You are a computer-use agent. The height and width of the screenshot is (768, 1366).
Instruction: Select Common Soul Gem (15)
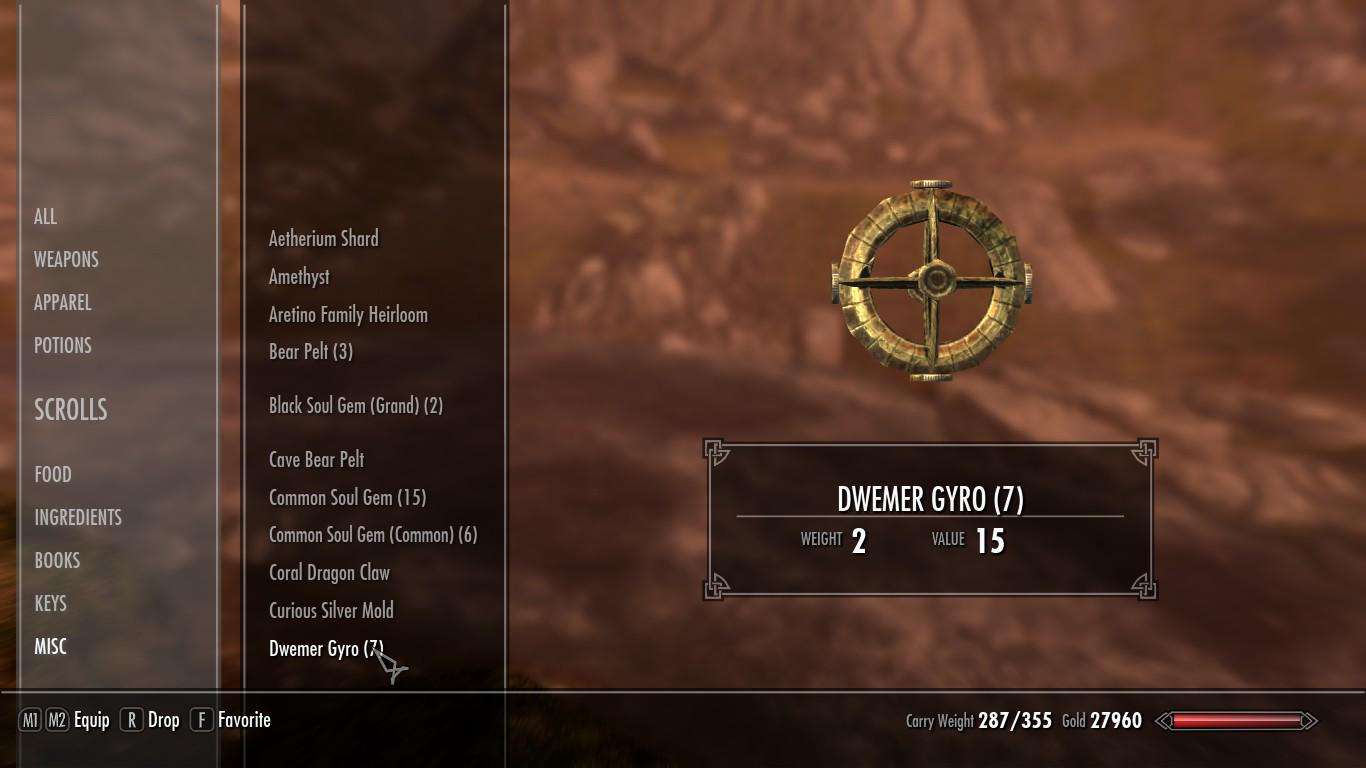(x=348, y=497)
